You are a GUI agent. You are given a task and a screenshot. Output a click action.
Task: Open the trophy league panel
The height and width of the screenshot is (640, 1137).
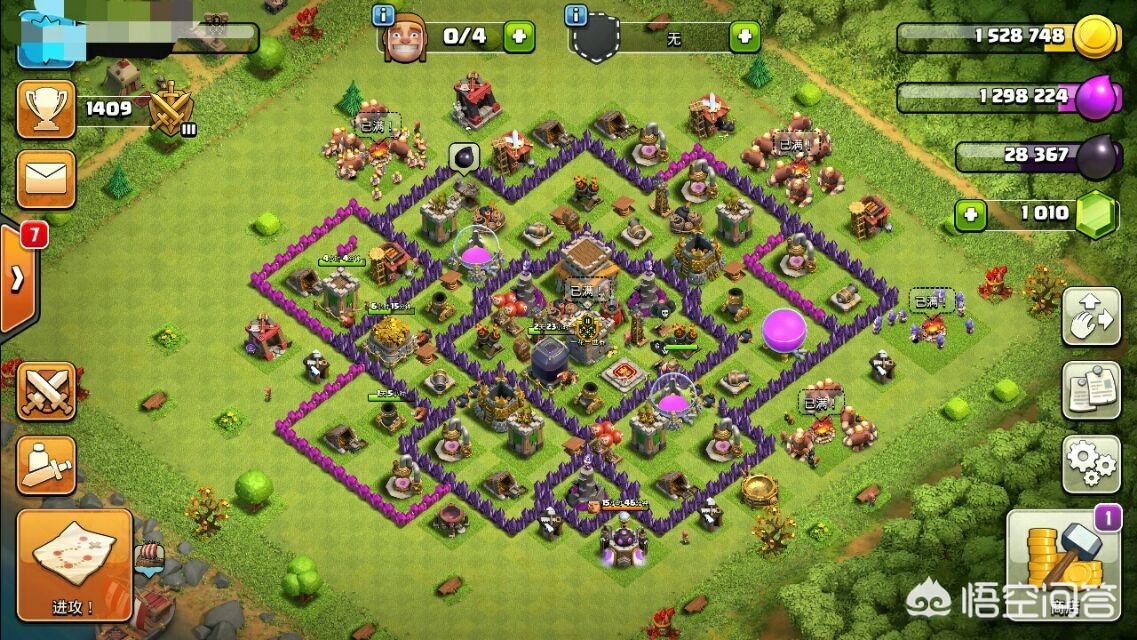click(46, 109)
